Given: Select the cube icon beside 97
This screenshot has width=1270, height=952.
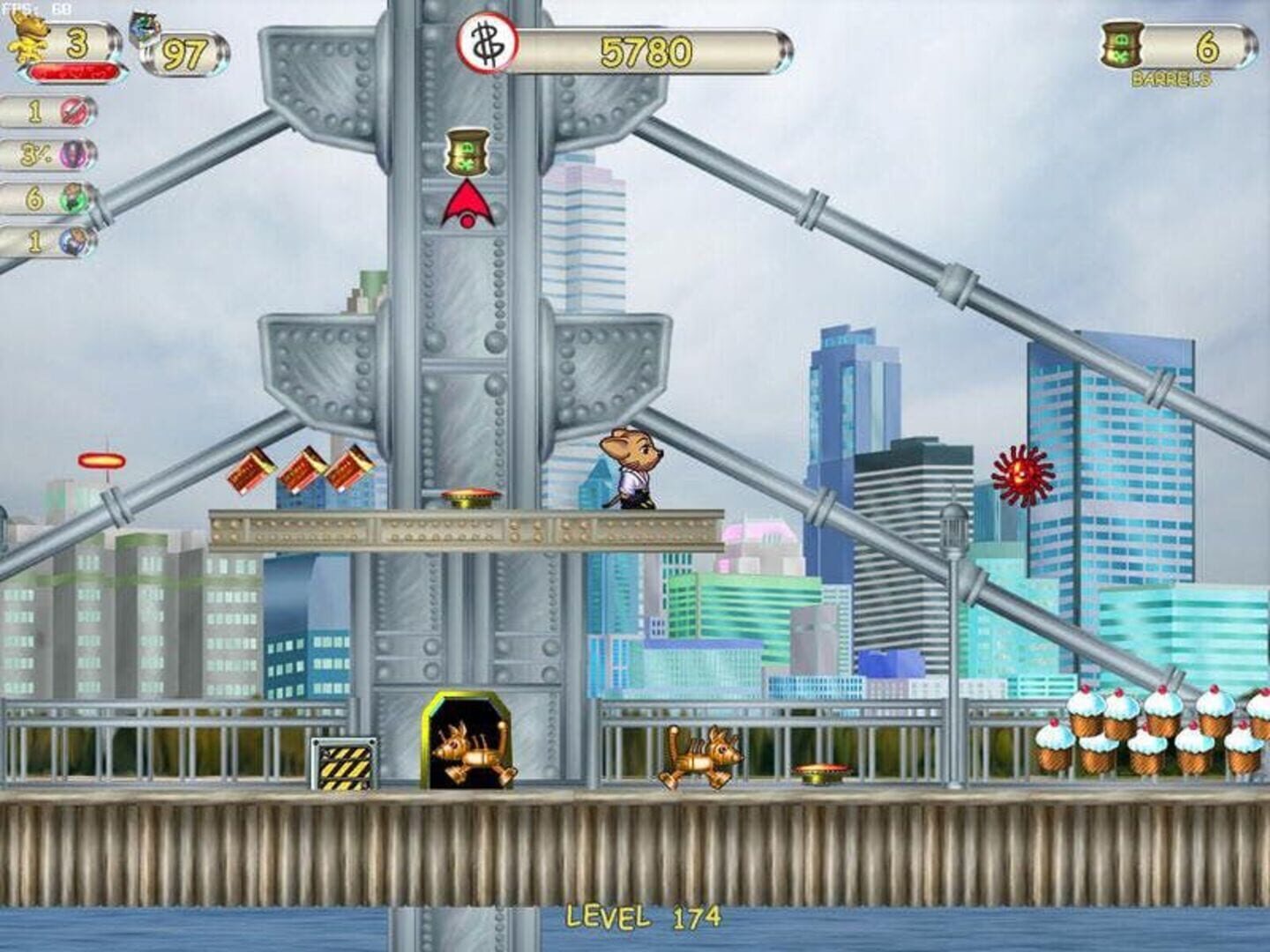Looking at the screenshot, I should (x=144, y=30).
